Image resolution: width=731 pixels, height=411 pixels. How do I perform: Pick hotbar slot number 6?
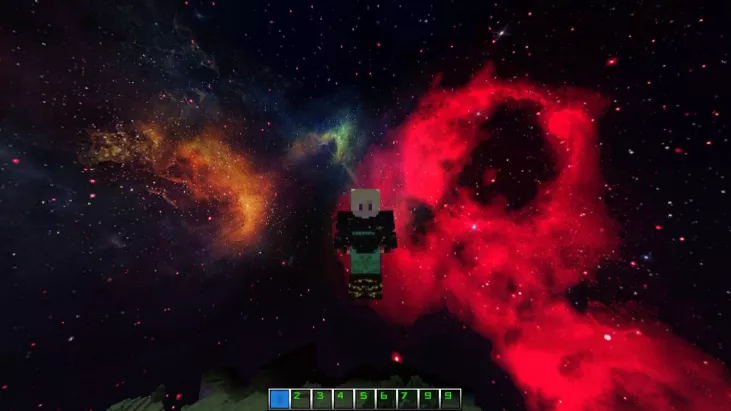click(x=385, y=399)
